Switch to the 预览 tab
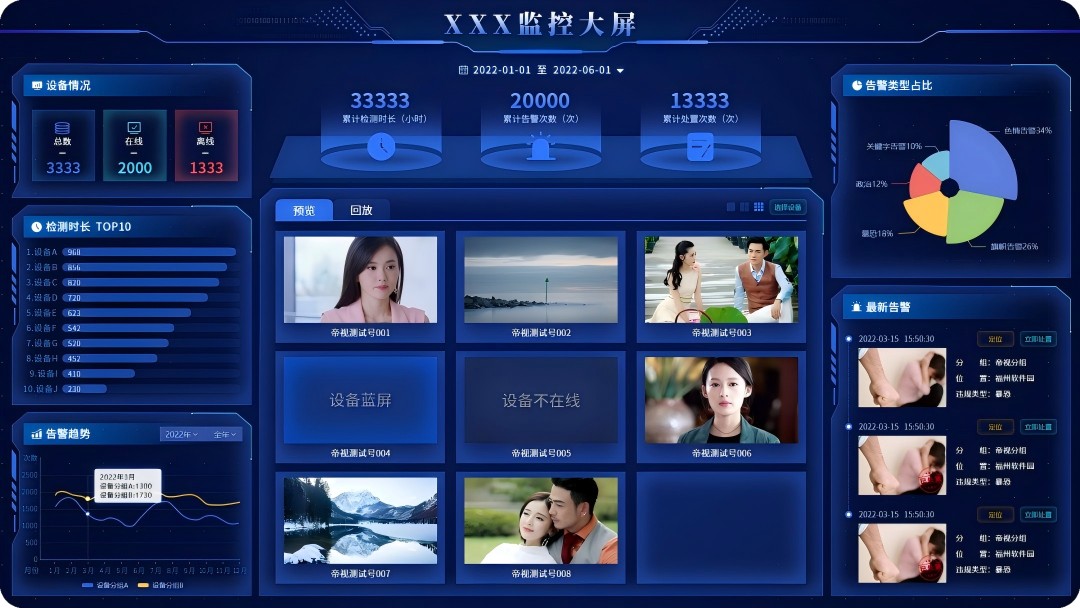Viewport: 1080px width, 608px height. [304, 211]
